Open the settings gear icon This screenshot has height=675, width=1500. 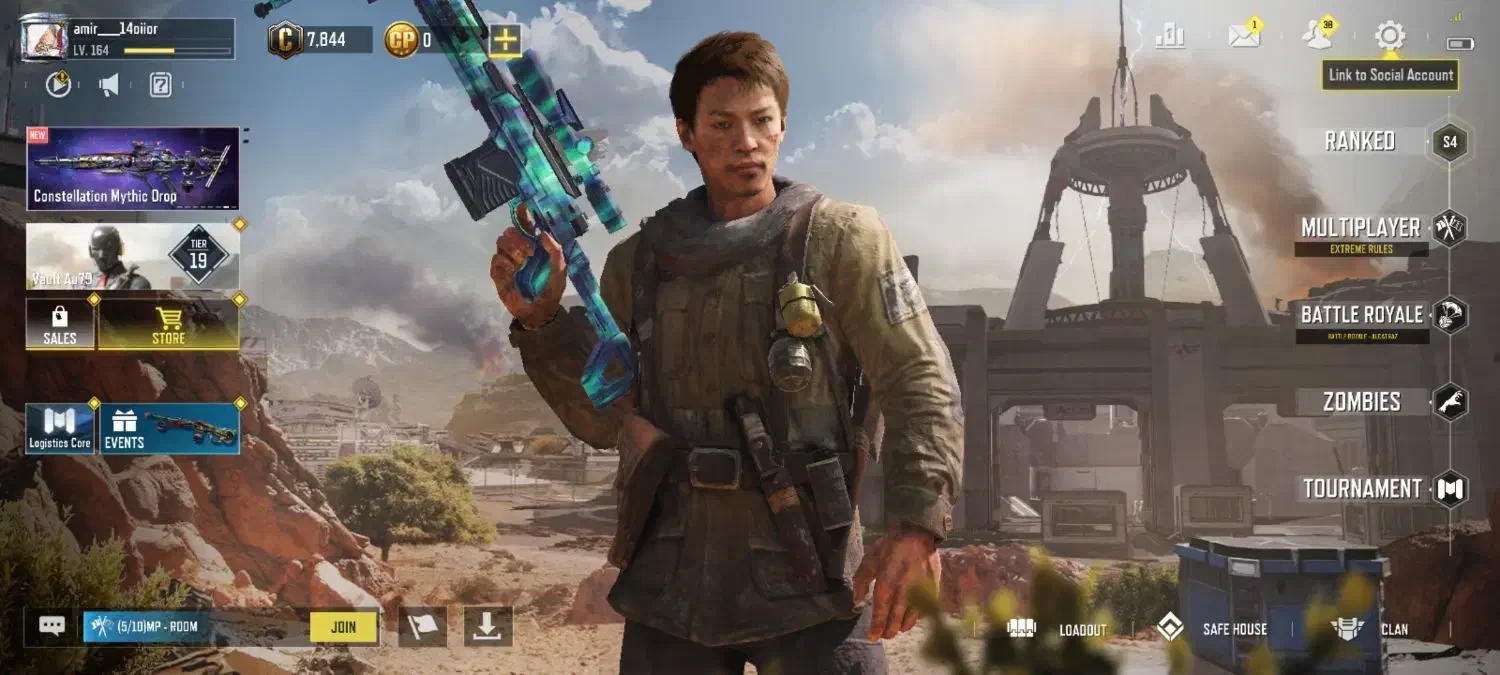[x=1389, y=37]
